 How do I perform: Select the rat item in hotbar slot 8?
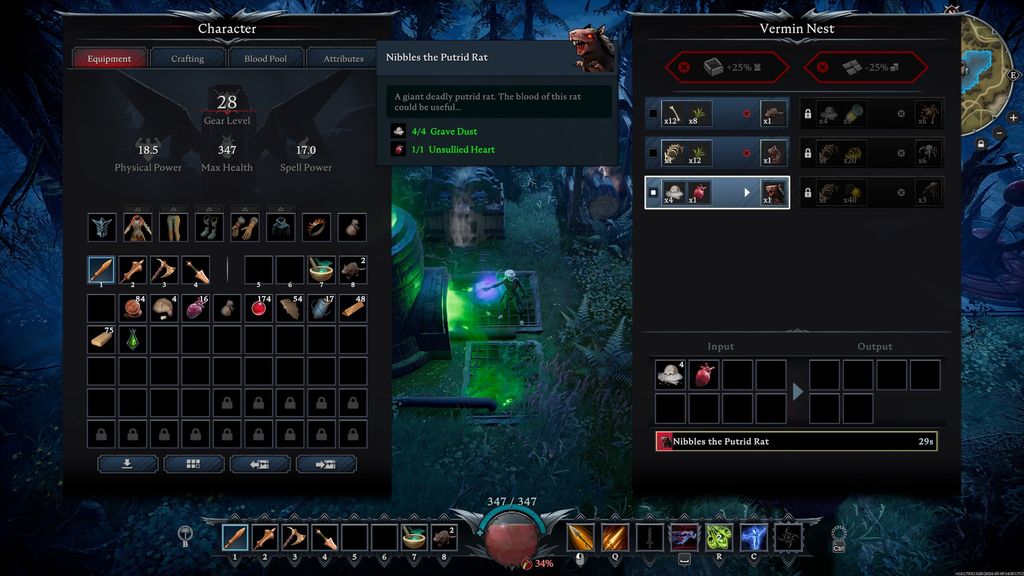(443, 538)
